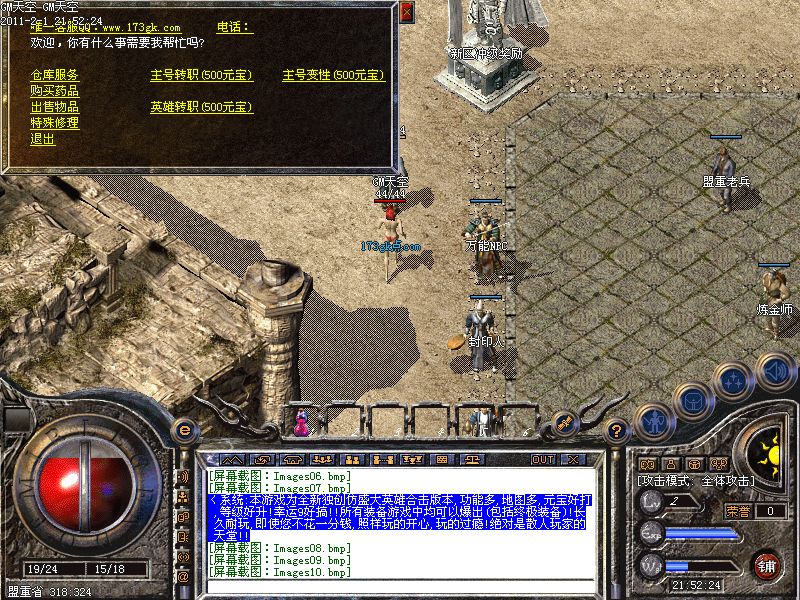Click the round 'e' button
This screenshot has width=800, height=600.
183,431
